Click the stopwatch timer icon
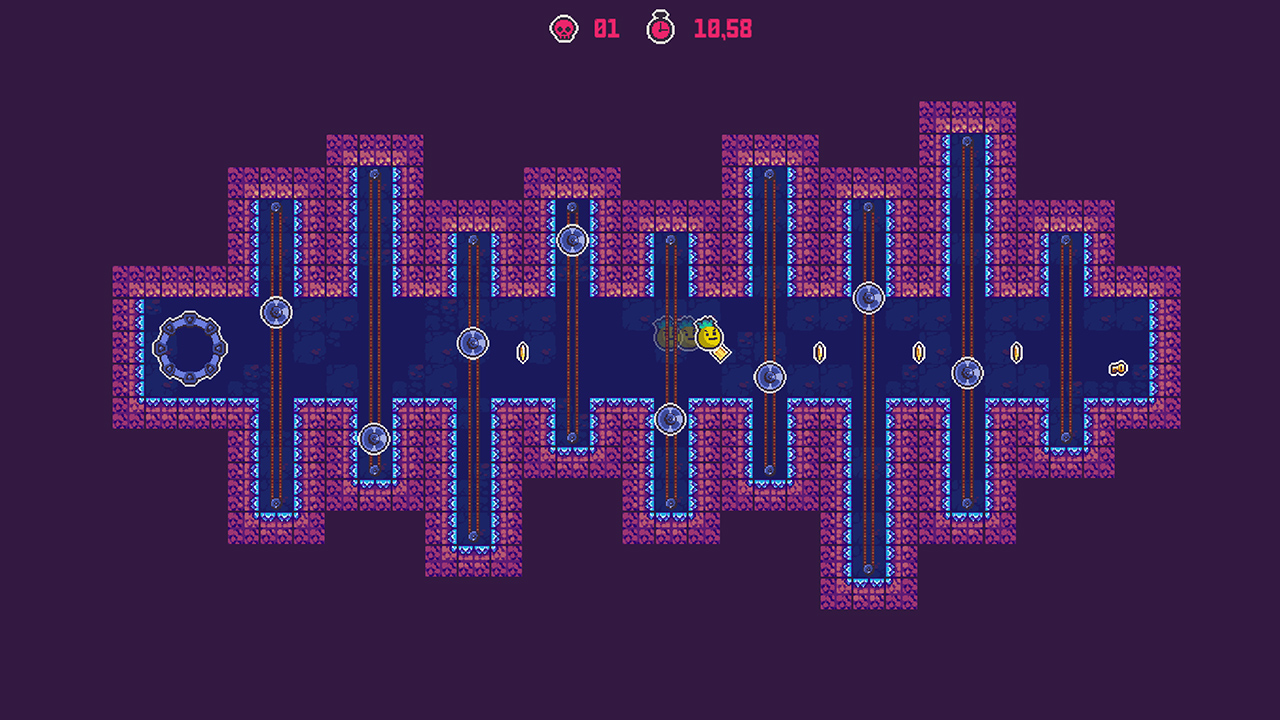Viewport: 1280px width, 720px height. click(x=660, y=28)
